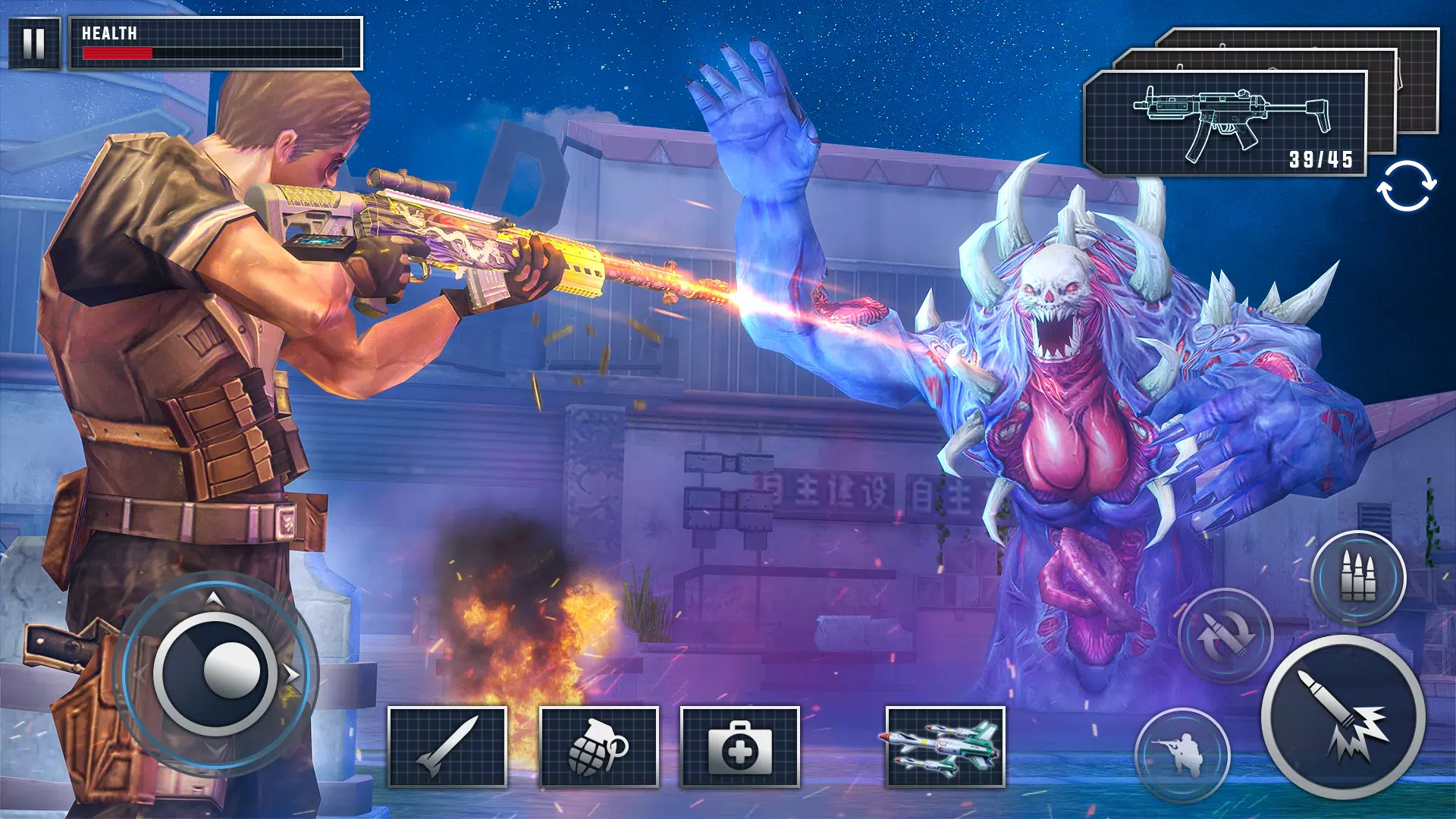Use the medkit slot
The image size is (1456, 819).
740,747
